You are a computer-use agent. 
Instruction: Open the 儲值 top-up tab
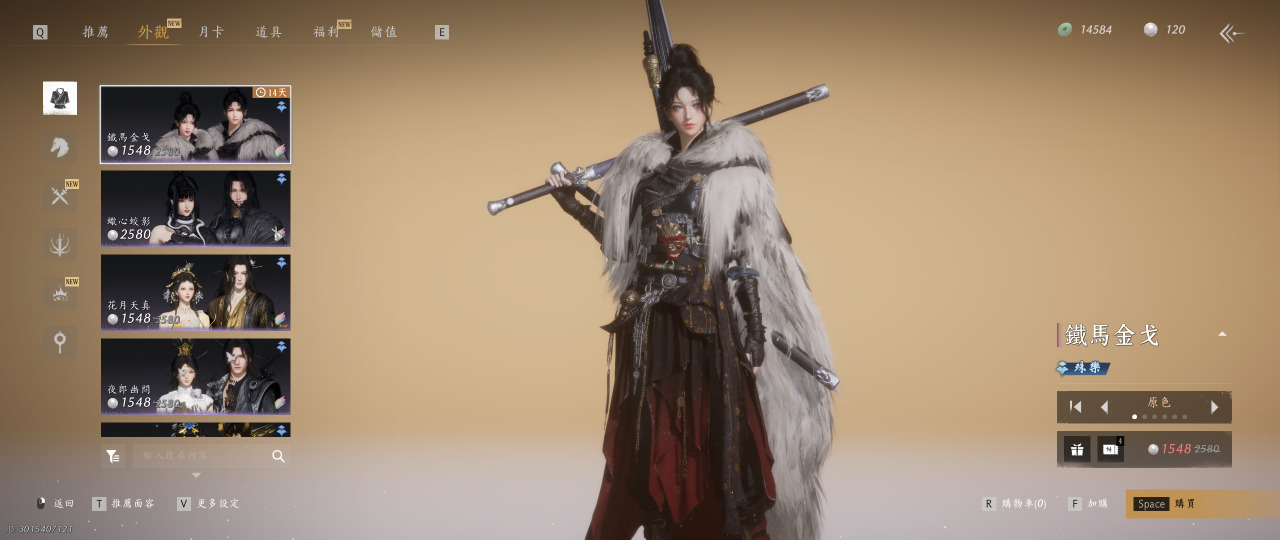tap(384, 32)
